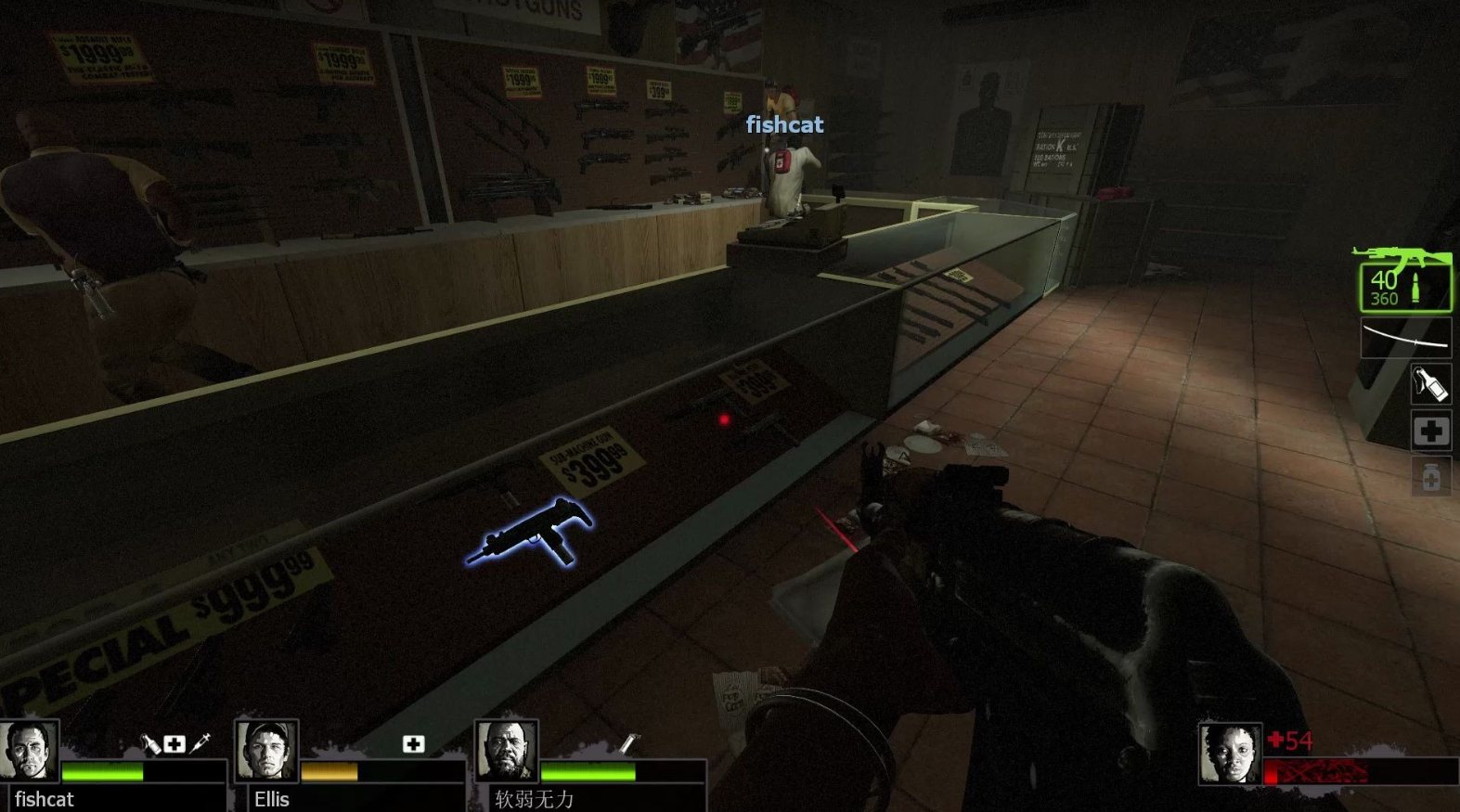
Task: Switch to the katana melee slot
Action: coord(1405,338)
